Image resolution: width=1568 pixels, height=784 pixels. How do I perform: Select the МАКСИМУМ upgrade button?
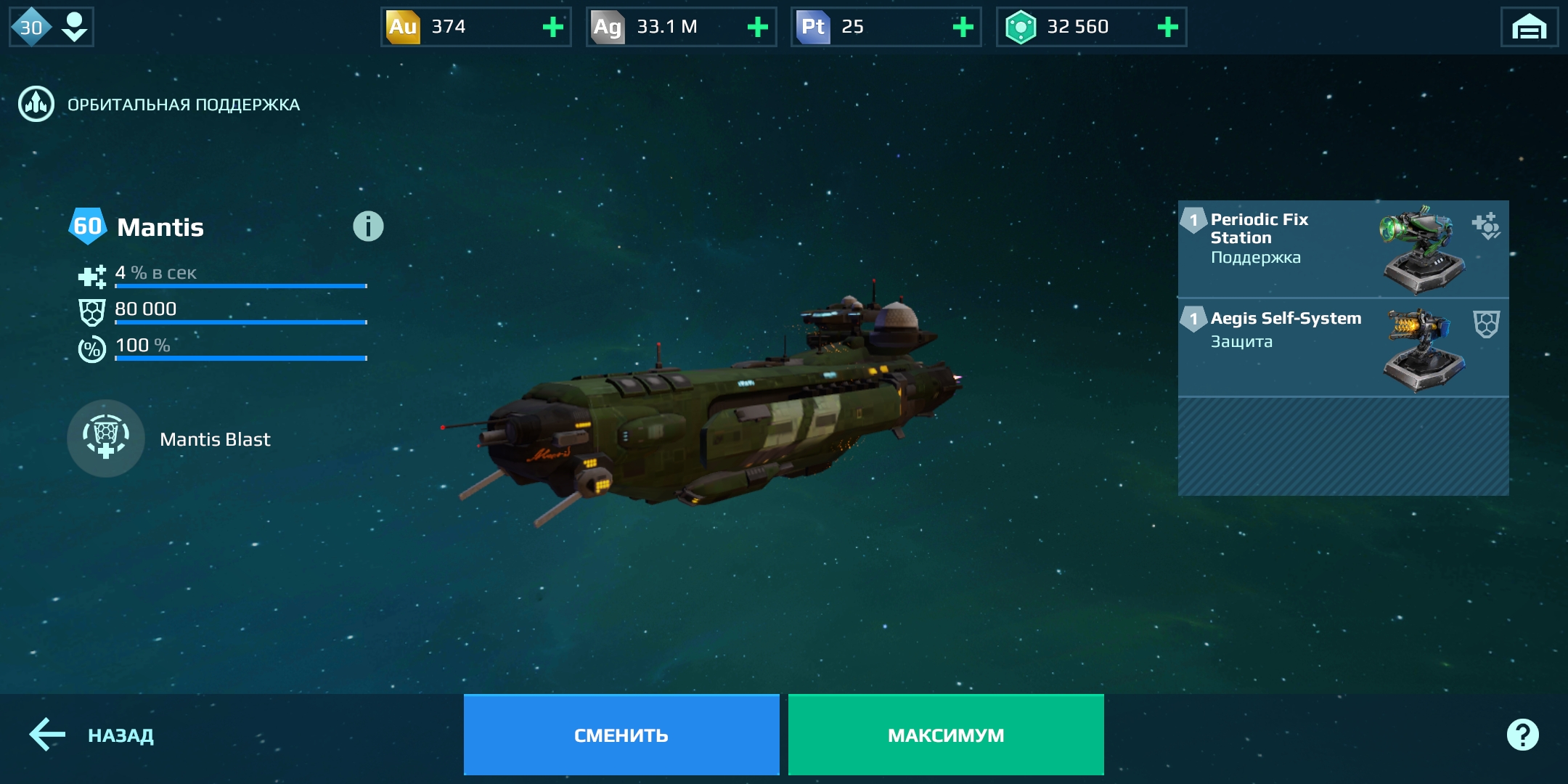[946, 735]
